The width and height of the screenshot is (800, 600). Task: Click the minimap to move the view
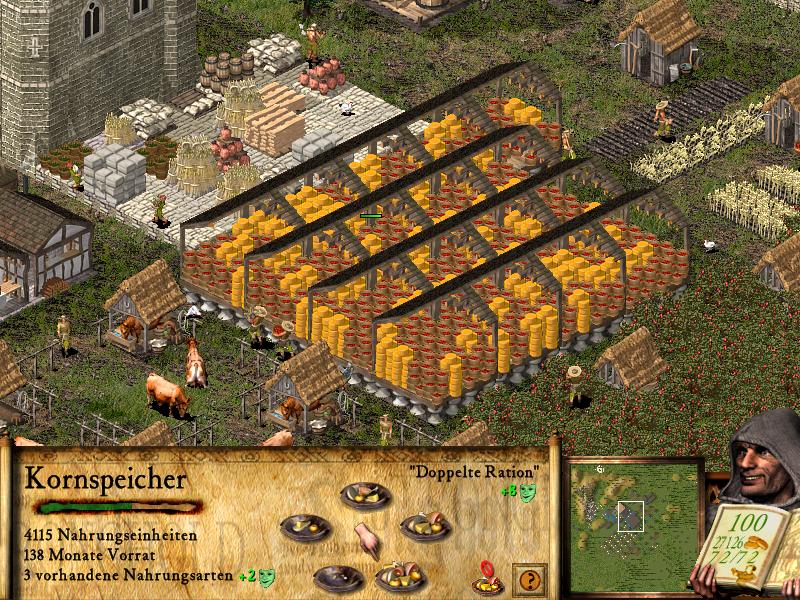coord(630,520)
